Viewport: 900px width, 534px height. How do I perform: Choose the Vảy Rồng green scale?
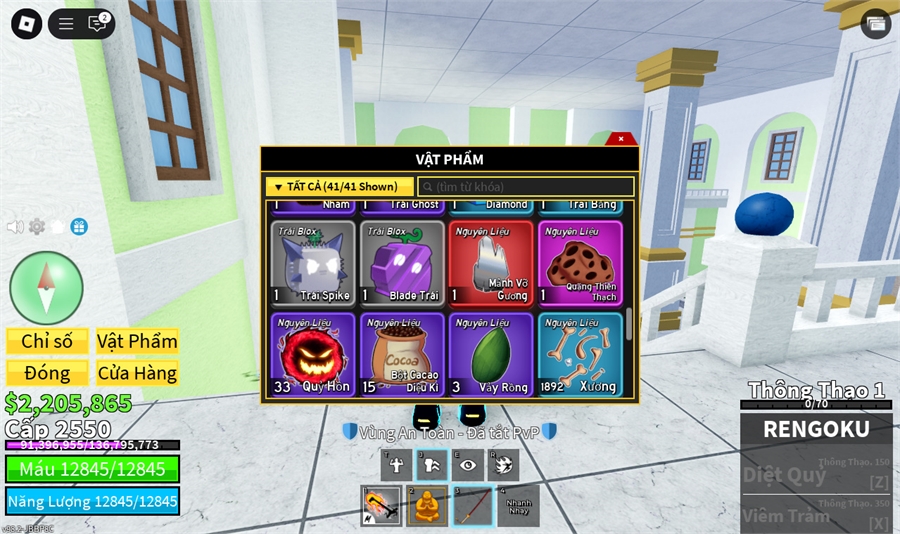(488, 354)
